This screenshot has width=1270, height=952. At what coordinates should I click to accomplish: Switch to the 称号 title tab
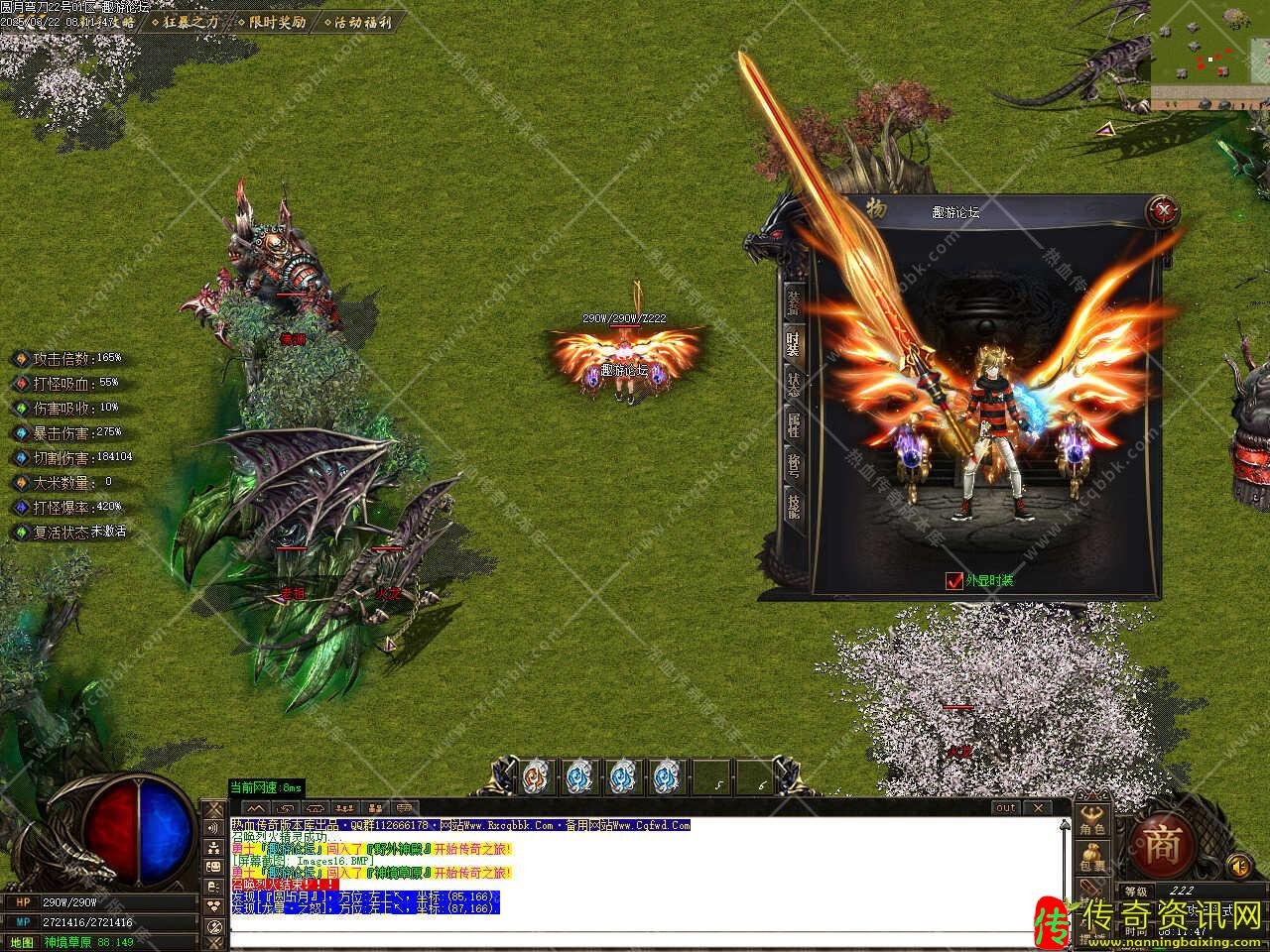793,465
